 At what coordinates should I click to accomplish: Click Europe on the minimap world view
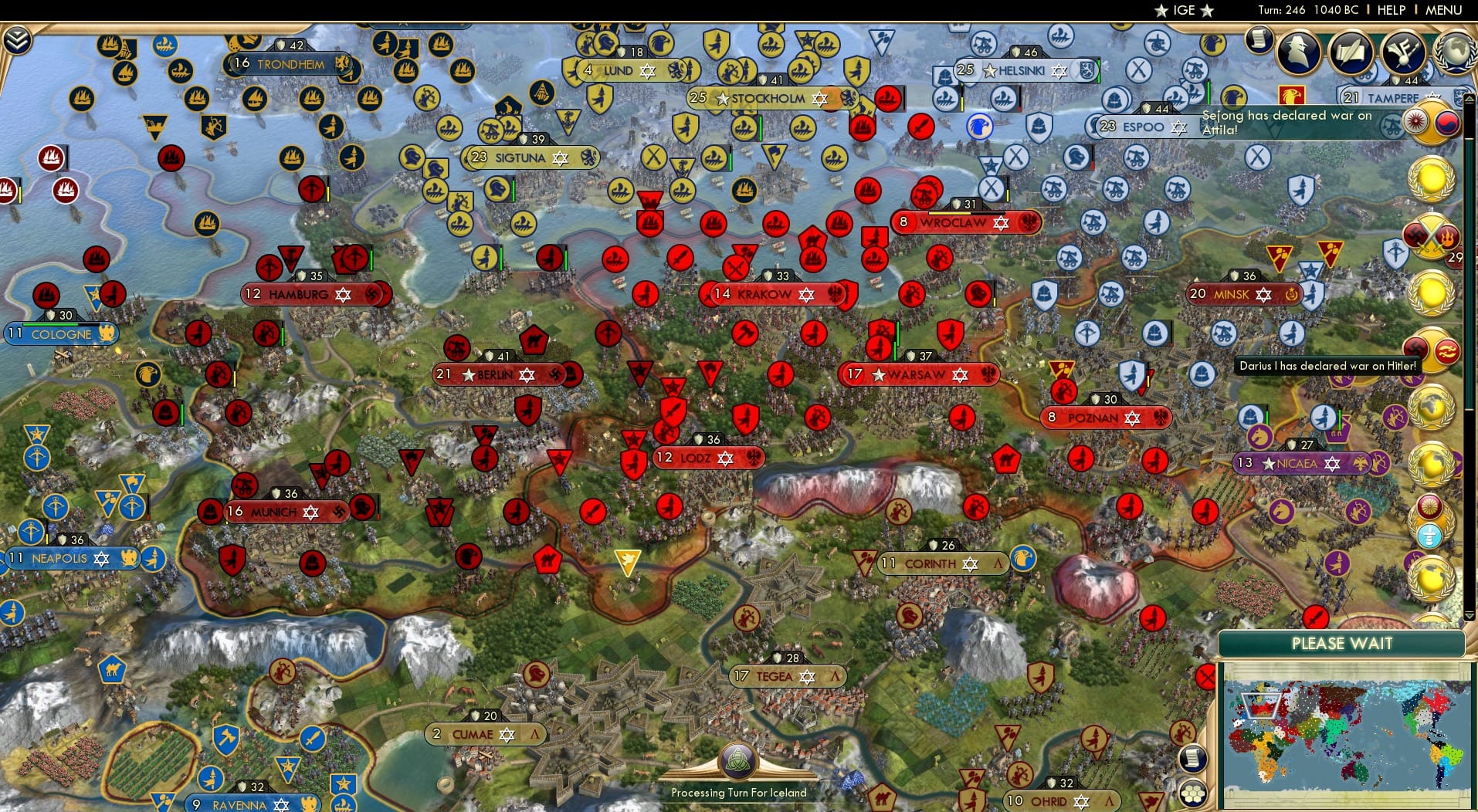coord(1261,706)
